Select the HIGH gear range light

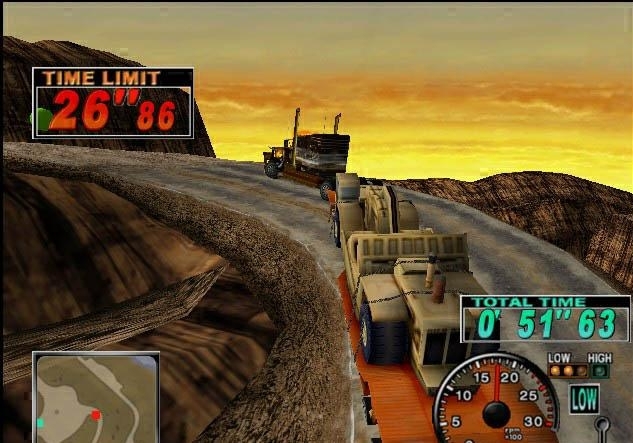pyautogui.click(x=601, y=371)
